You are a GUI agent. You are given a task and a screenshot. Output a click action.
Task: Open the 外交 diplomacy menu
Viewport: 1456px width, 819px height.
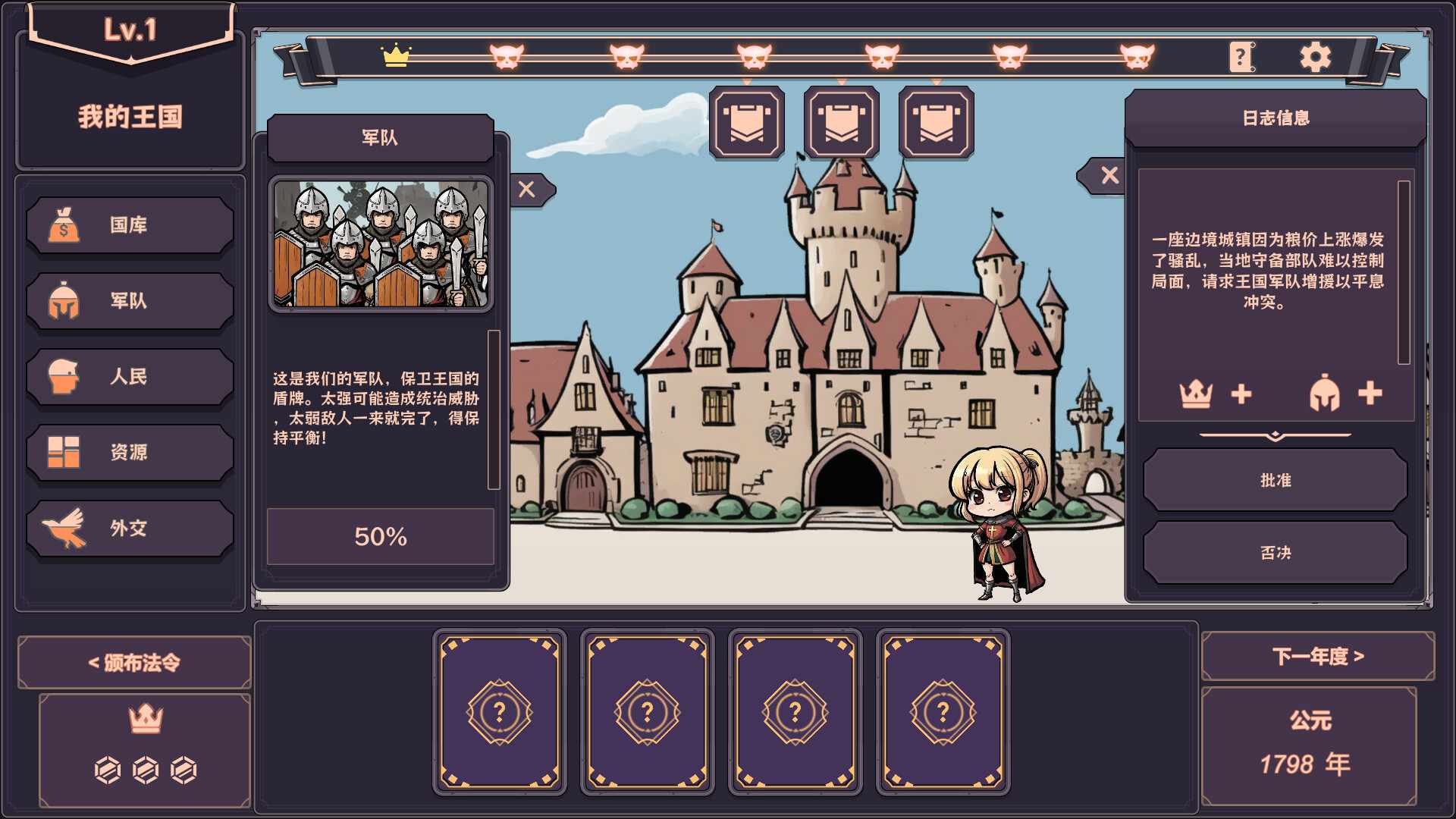coord(130,529)
